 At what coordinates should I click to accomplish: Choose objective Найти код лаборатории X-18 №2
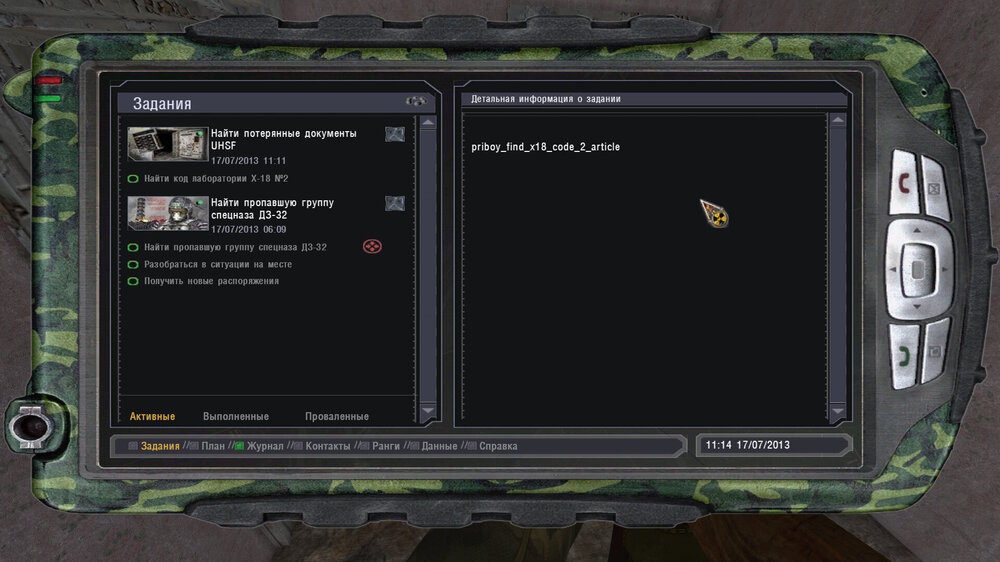pos(215,179)
